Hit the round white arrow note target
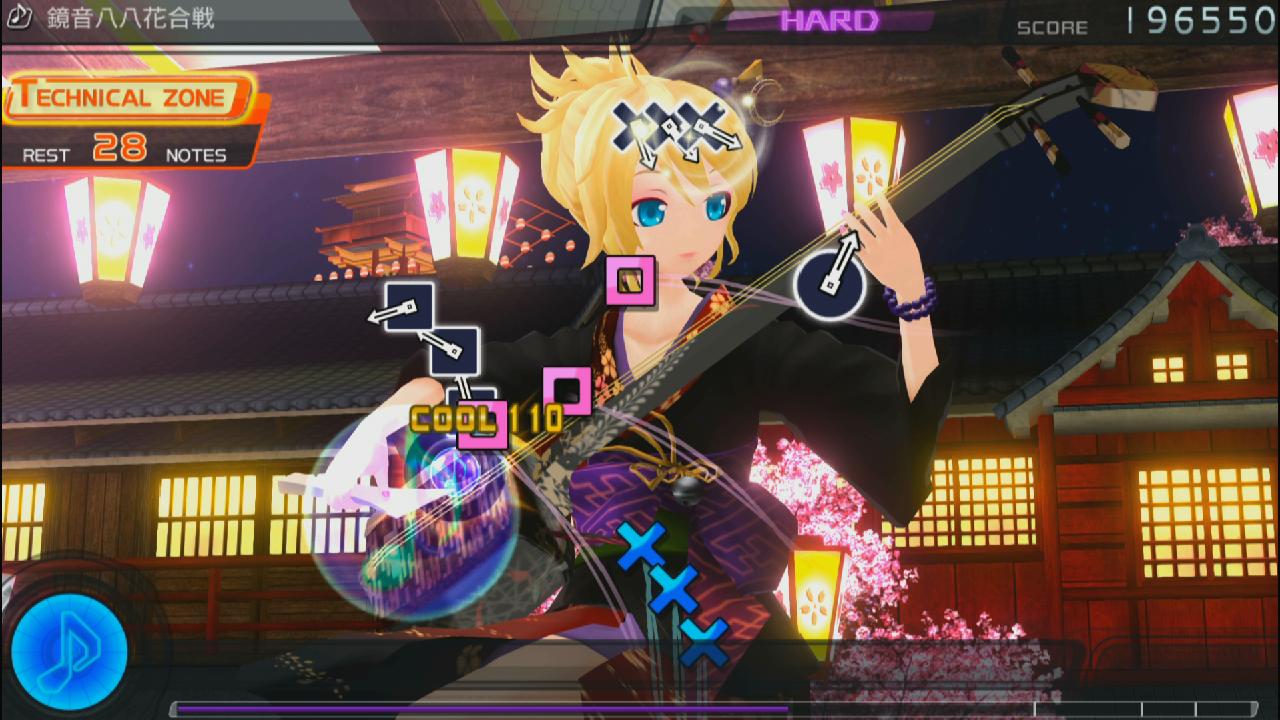 (x=829, y=285)
